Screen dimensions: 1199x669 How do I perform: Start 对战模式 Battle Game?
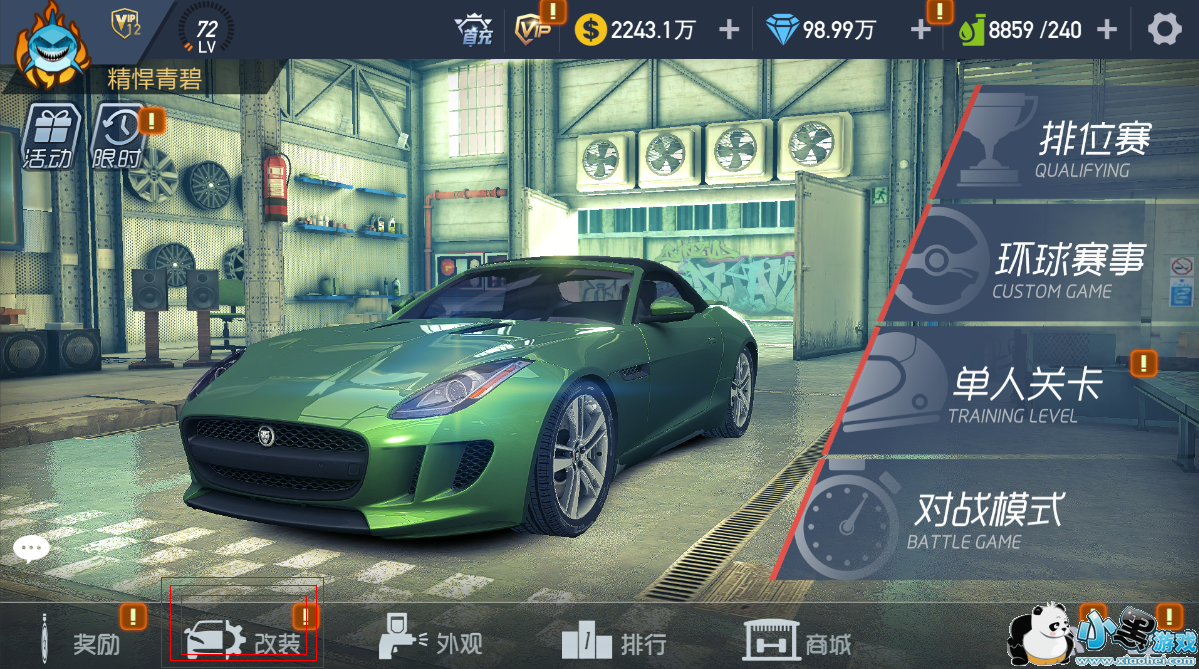coord(960,518)
